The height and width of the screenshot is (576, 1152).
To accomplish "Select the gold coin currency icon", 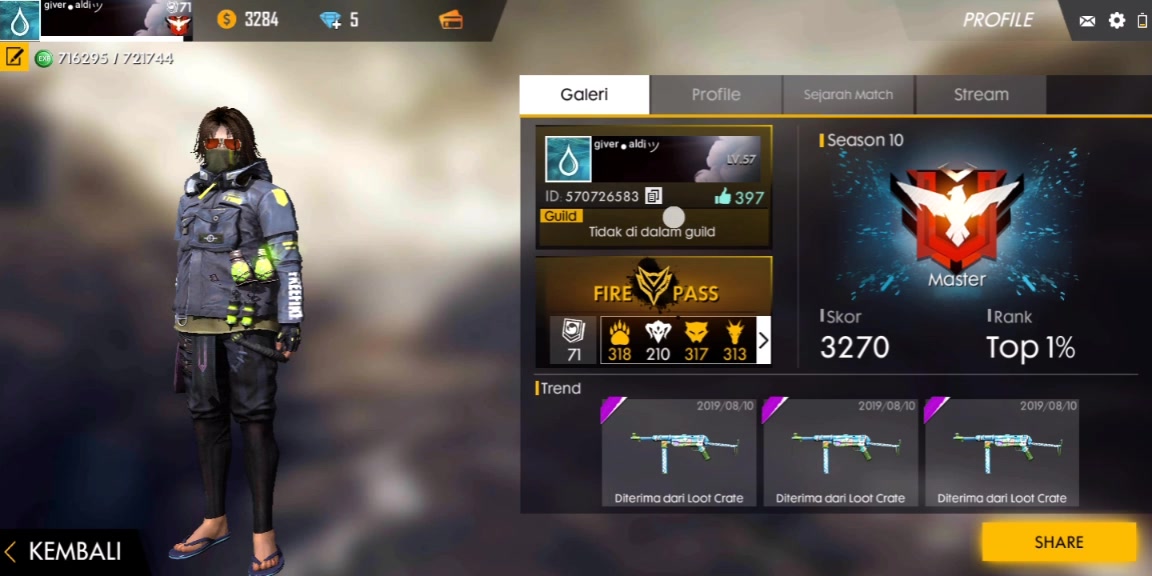I will click(x=227, y=20).
